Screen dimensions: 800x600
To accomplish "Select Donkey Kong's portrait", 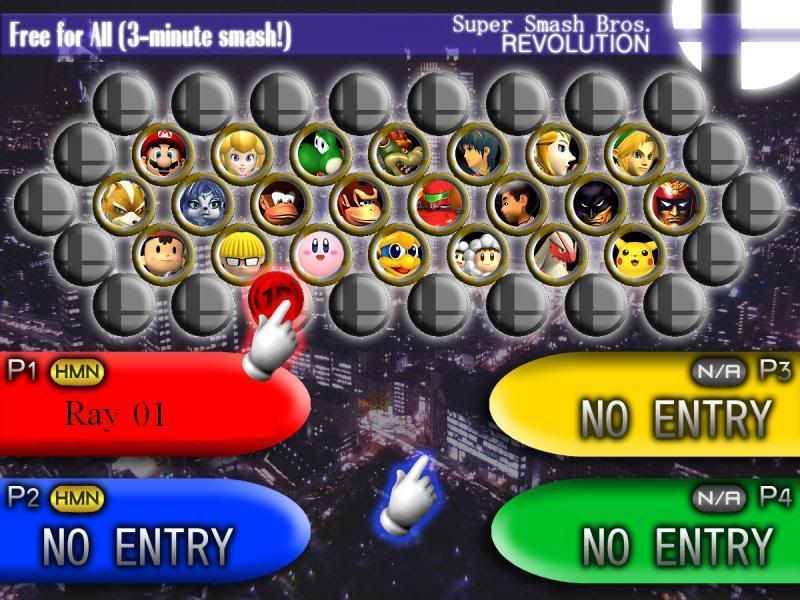I will point(358,202).
